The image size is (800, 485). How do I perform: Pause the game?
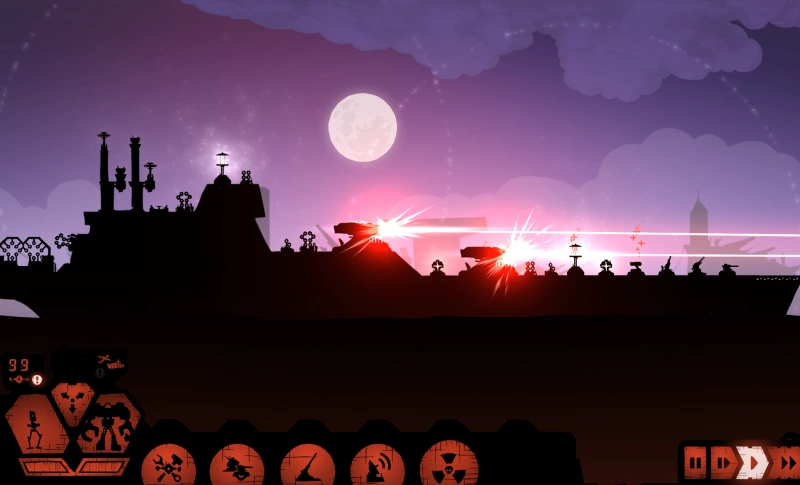(x=695, y=462)
